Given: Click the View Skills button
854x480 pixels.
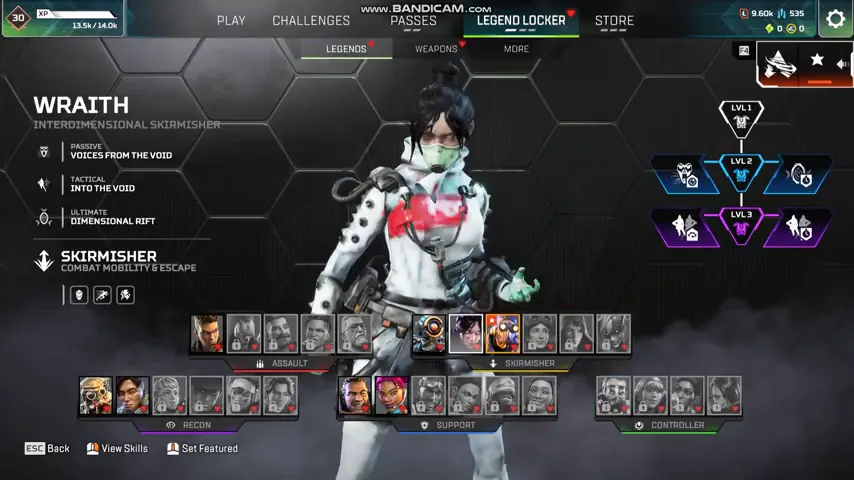Looking at the screenshot, I should tap(117, 449).
